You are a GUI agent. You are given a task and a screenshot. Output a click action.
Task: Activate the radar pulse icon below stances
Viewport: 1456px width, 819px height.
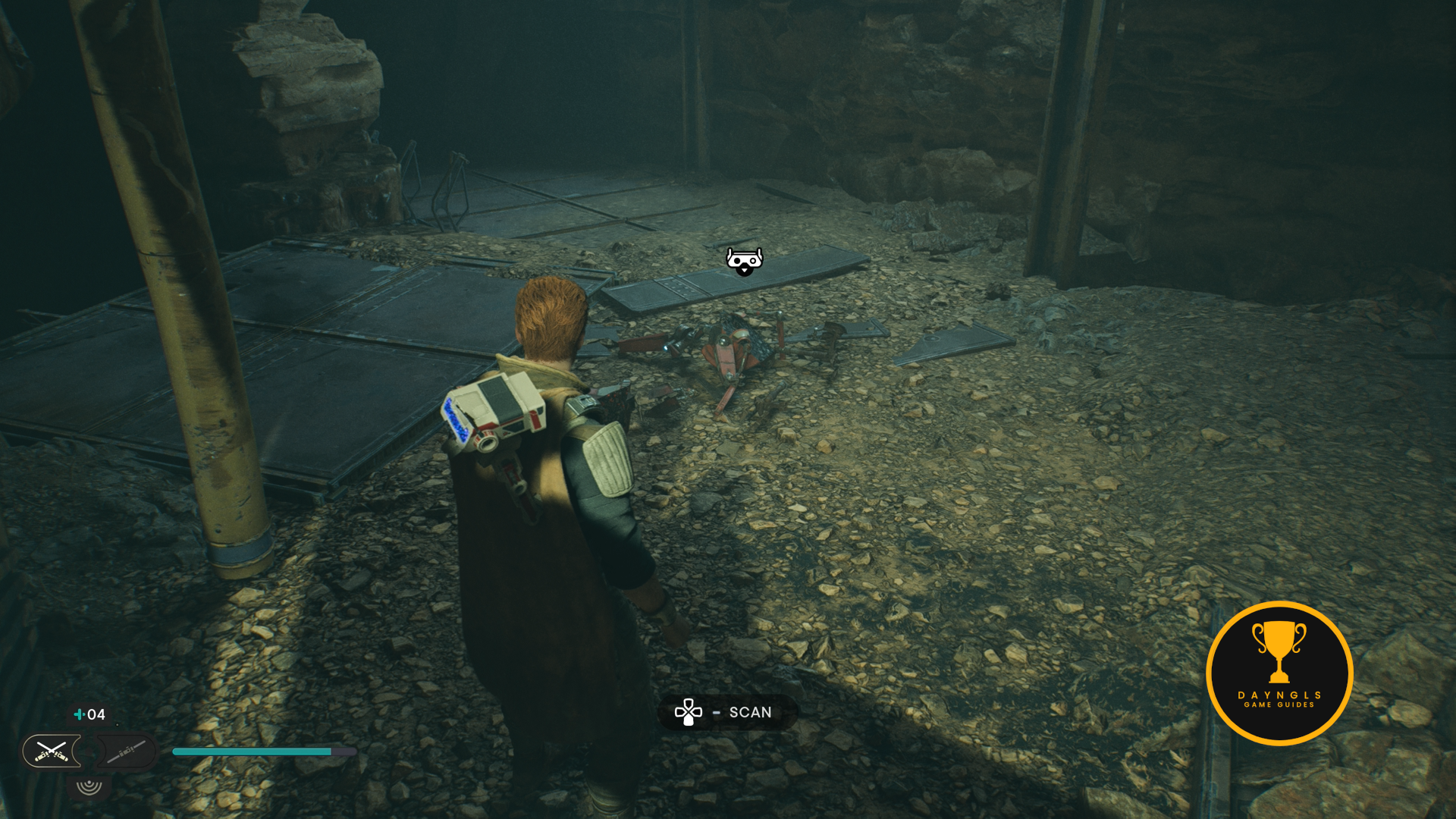tap(89, 785)
